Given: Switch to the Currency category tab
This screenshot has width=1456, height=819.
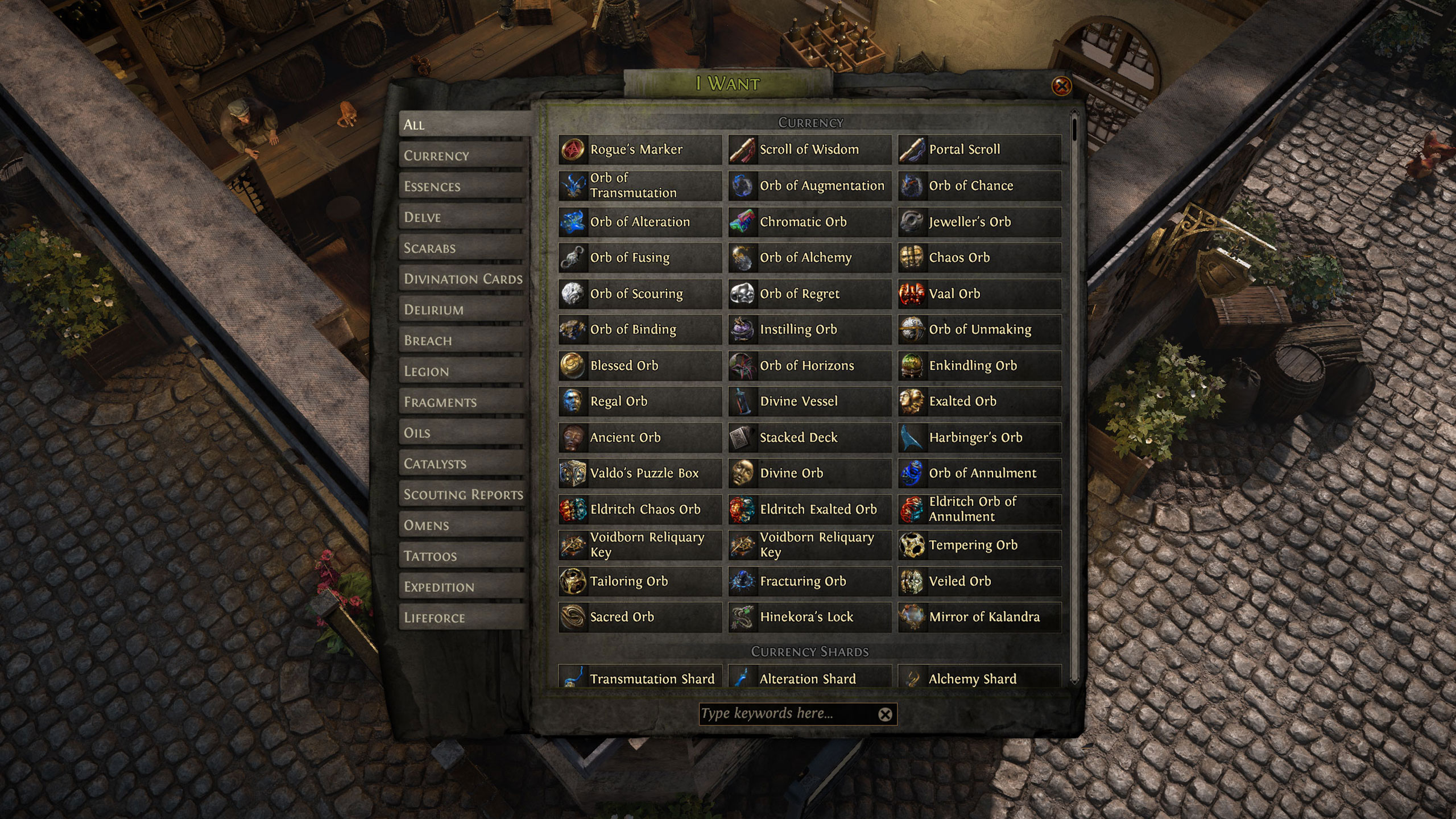Looking at the screenshot, I should (462, 155).
